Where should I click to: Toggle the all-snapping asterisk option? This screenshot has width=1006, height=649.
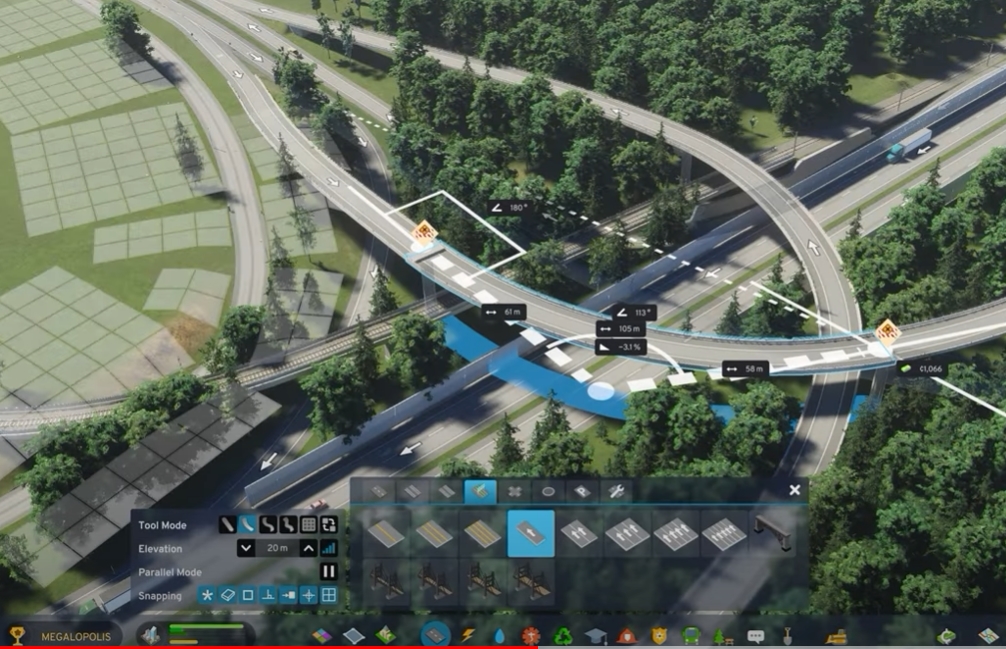(207, 596)
